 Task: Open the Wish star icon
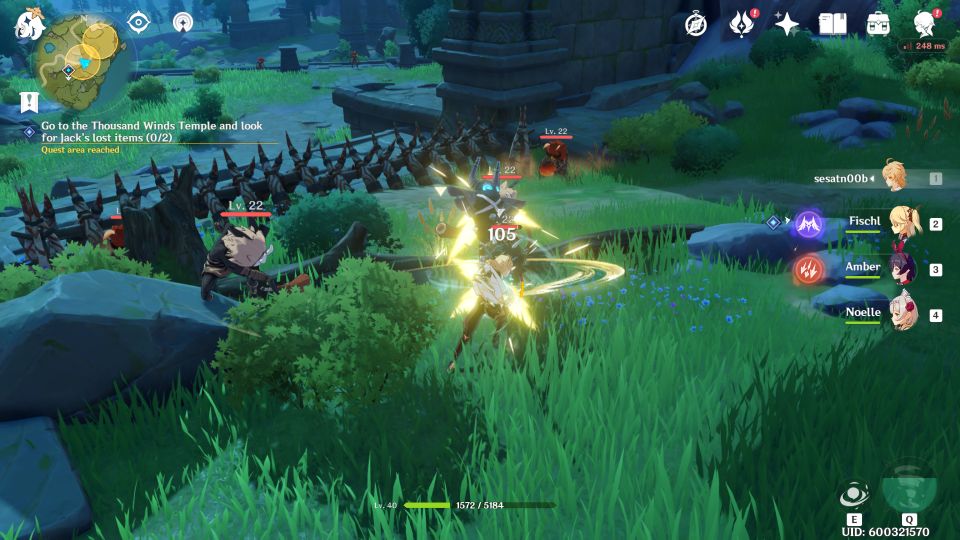[x=786, y=24]
